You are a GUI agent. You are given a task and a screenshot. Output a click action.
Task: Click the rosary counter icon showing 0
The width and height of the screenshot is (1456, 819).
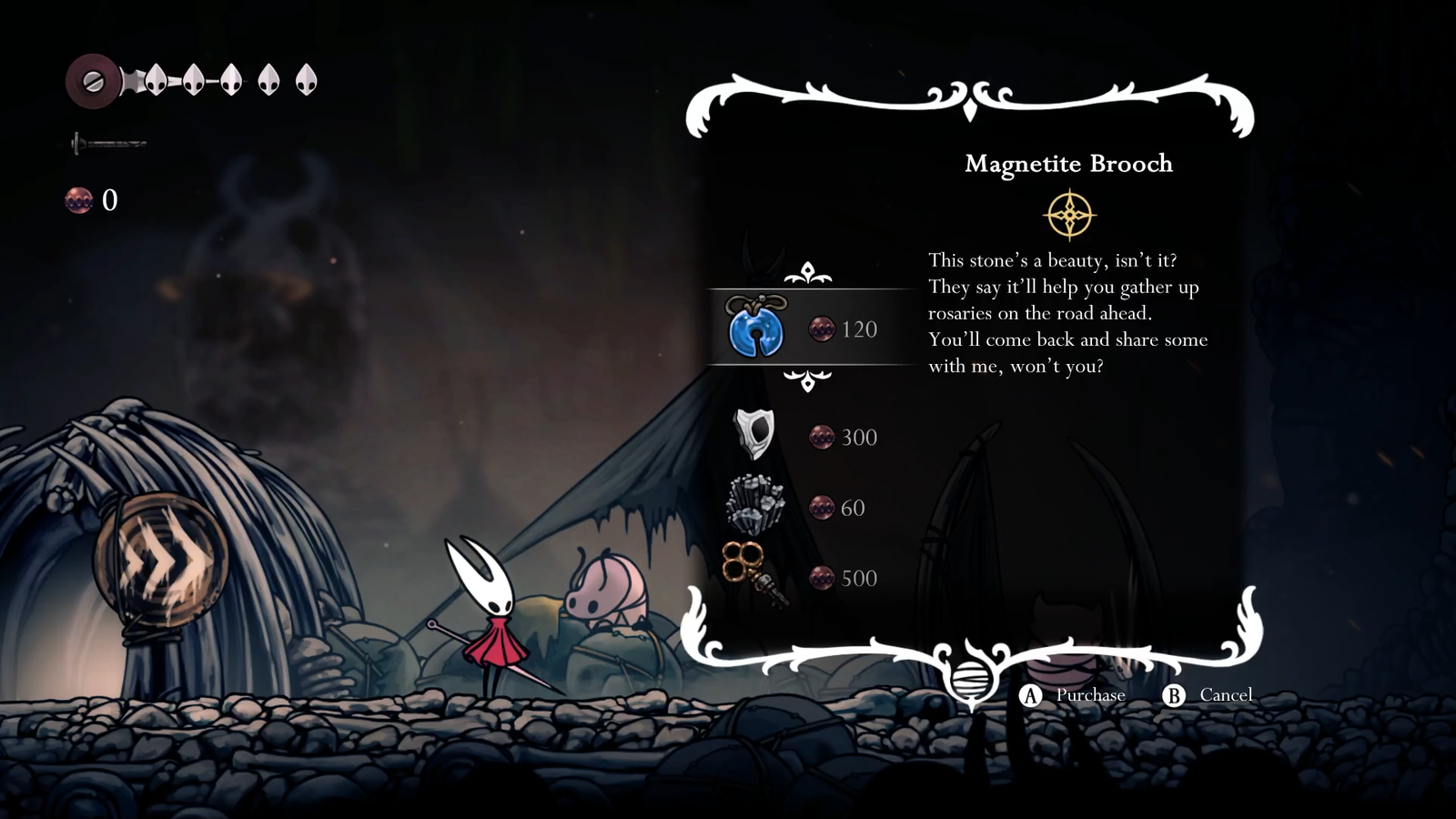[78, 201]
